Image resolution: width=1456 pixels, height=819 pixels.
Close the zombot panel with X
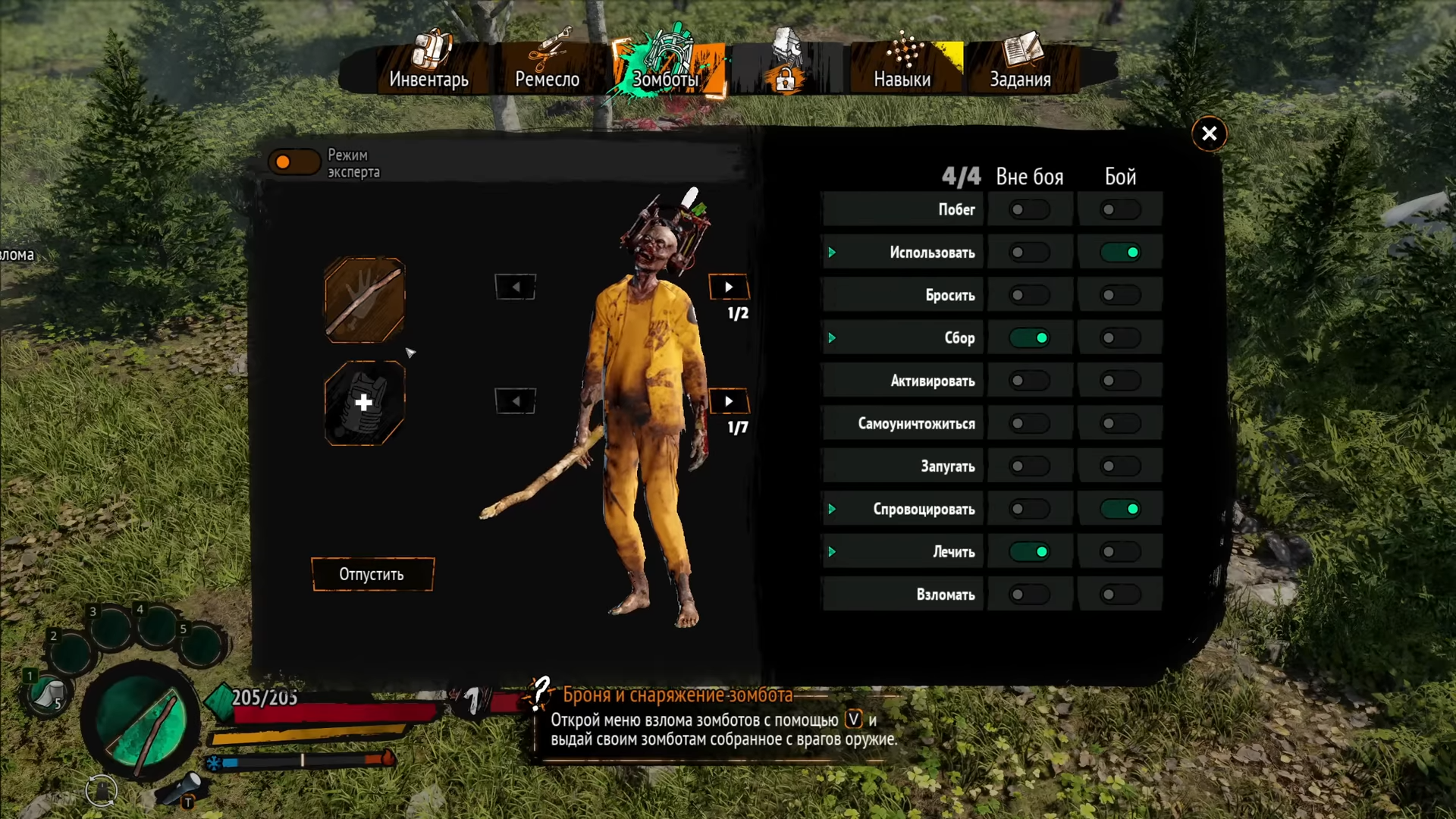point(1209,134)
